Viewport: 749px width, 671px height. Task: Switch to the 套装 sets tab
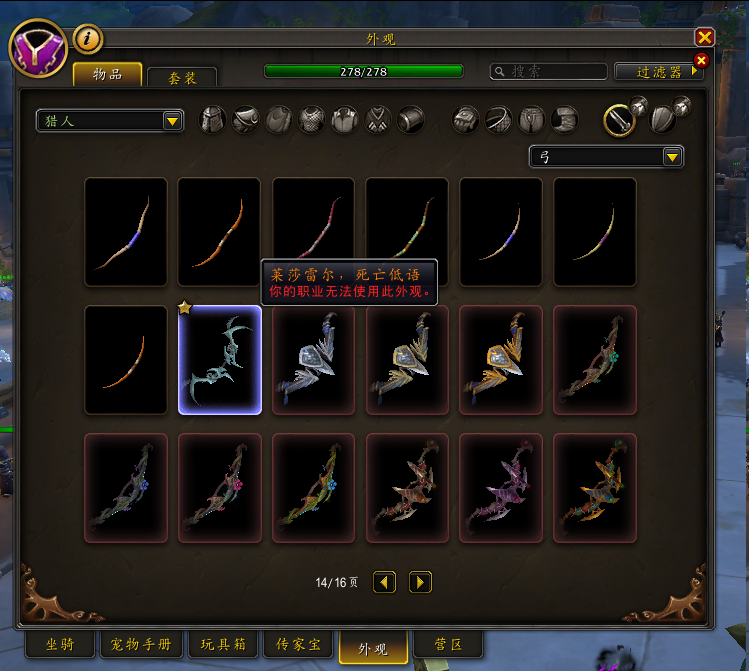pyautogui.click(x=181, y=77)
